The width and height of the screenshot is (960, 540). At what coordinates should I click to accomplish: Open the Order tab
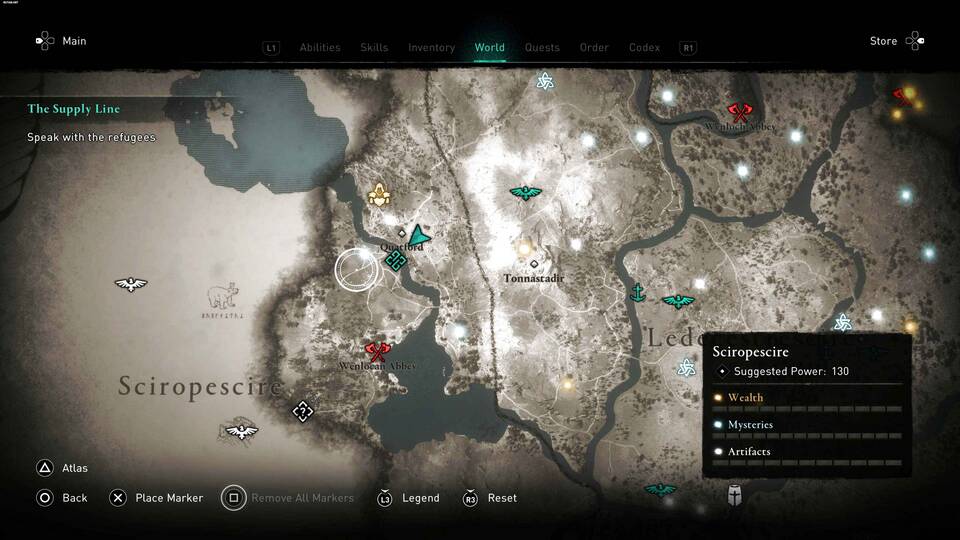(x=594, y=47)
